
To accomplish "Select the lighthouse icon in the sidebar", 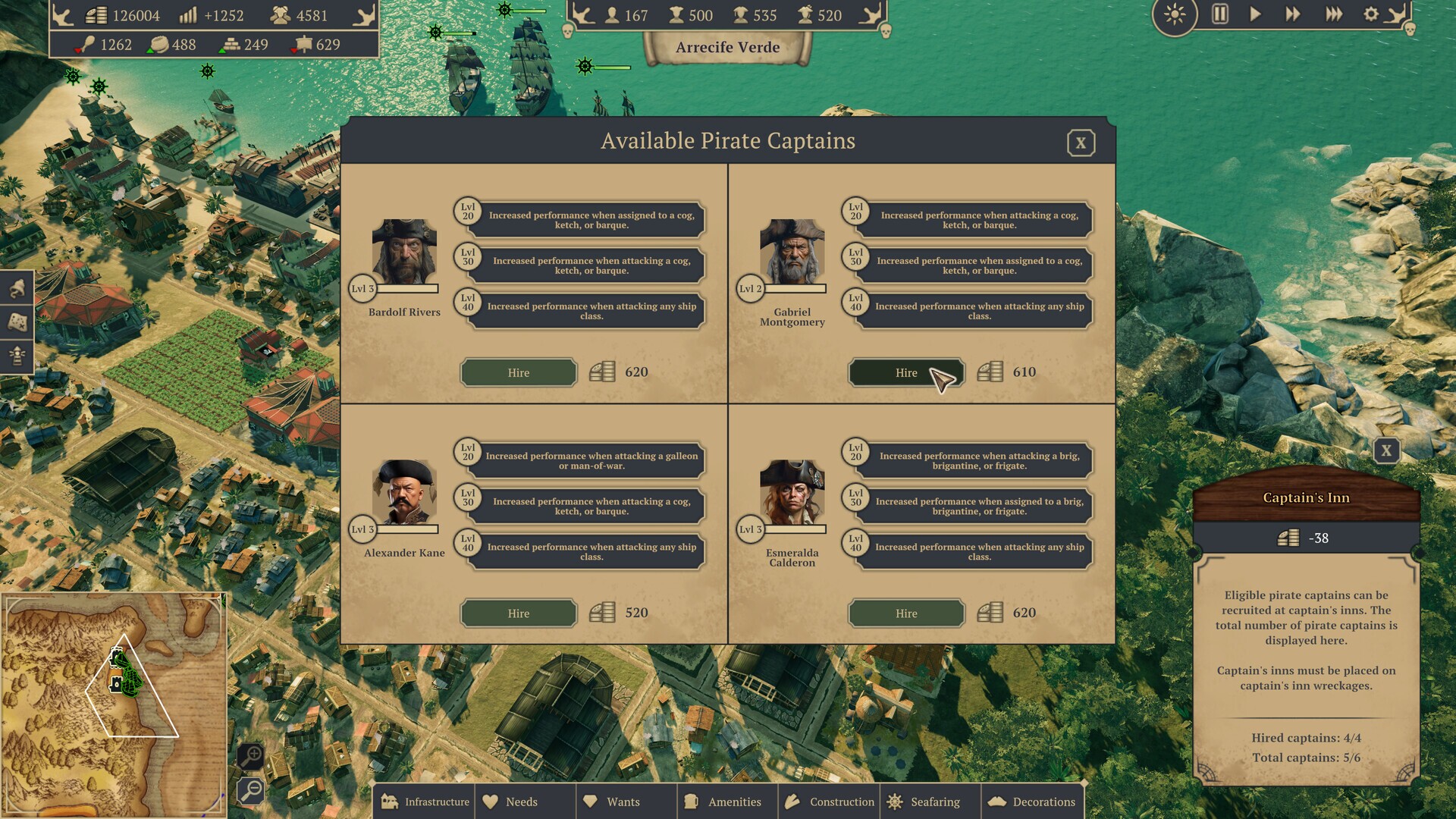I will tap(17, 353).
